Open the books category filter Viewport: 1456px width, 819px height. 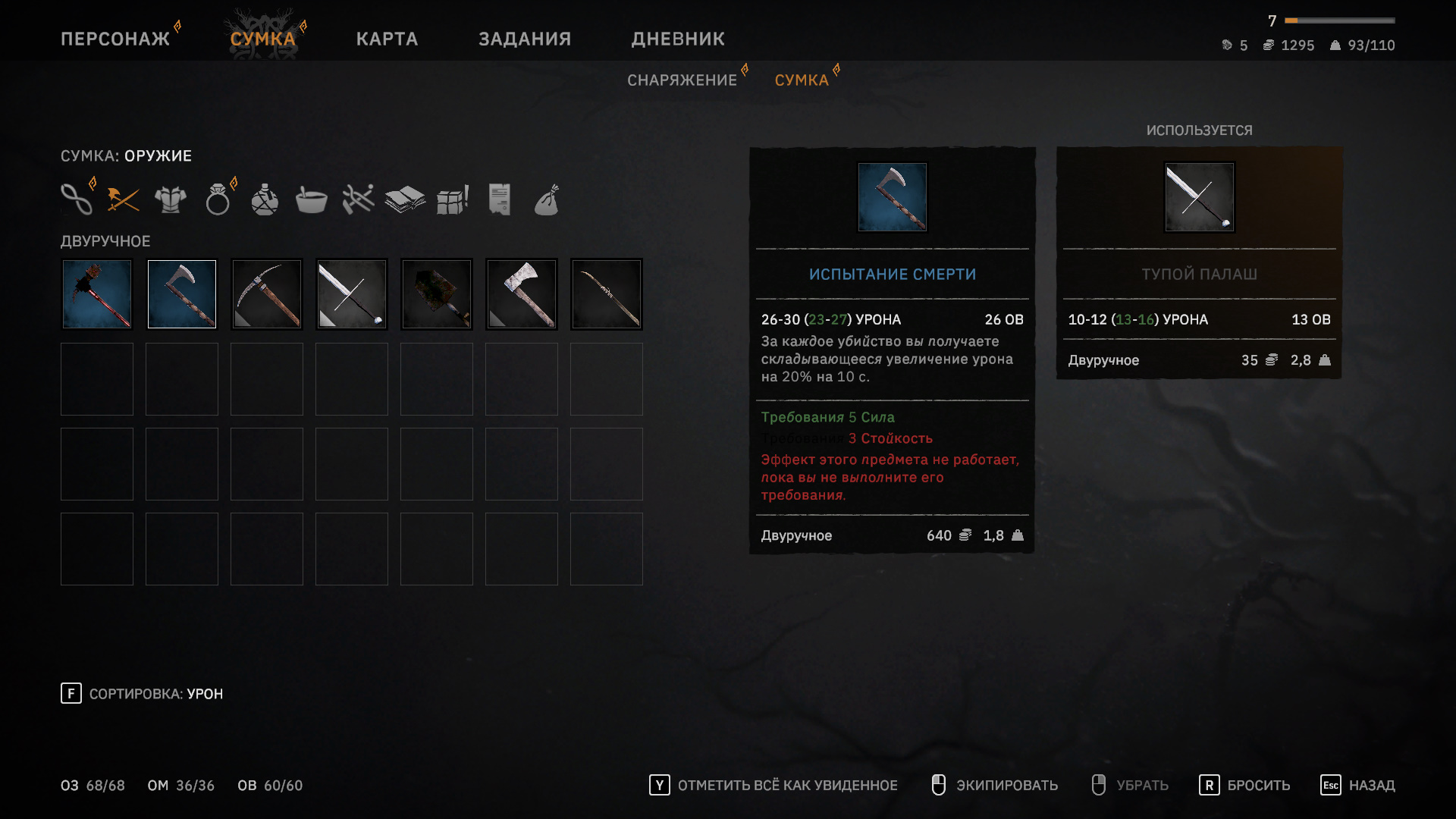tap(404, 199)
